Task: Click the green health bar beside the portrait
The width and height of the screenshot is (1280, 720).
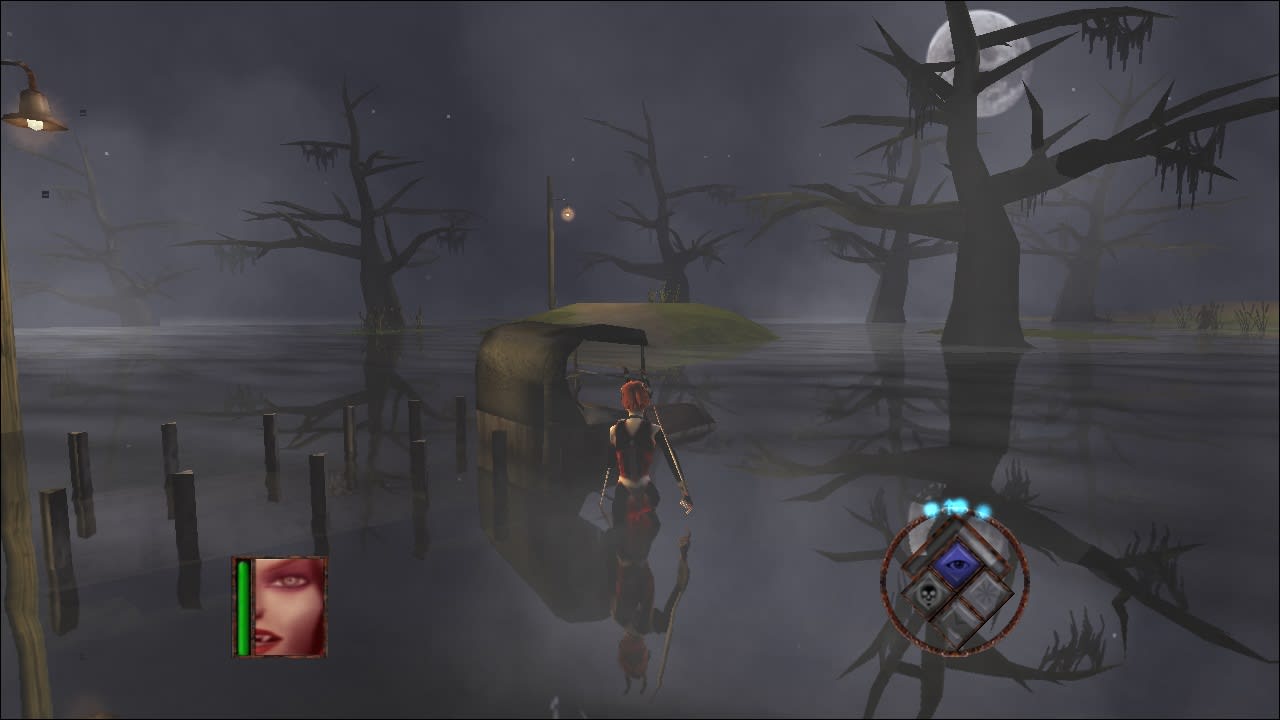Action: pyautogui.click(x=243, y=605)
